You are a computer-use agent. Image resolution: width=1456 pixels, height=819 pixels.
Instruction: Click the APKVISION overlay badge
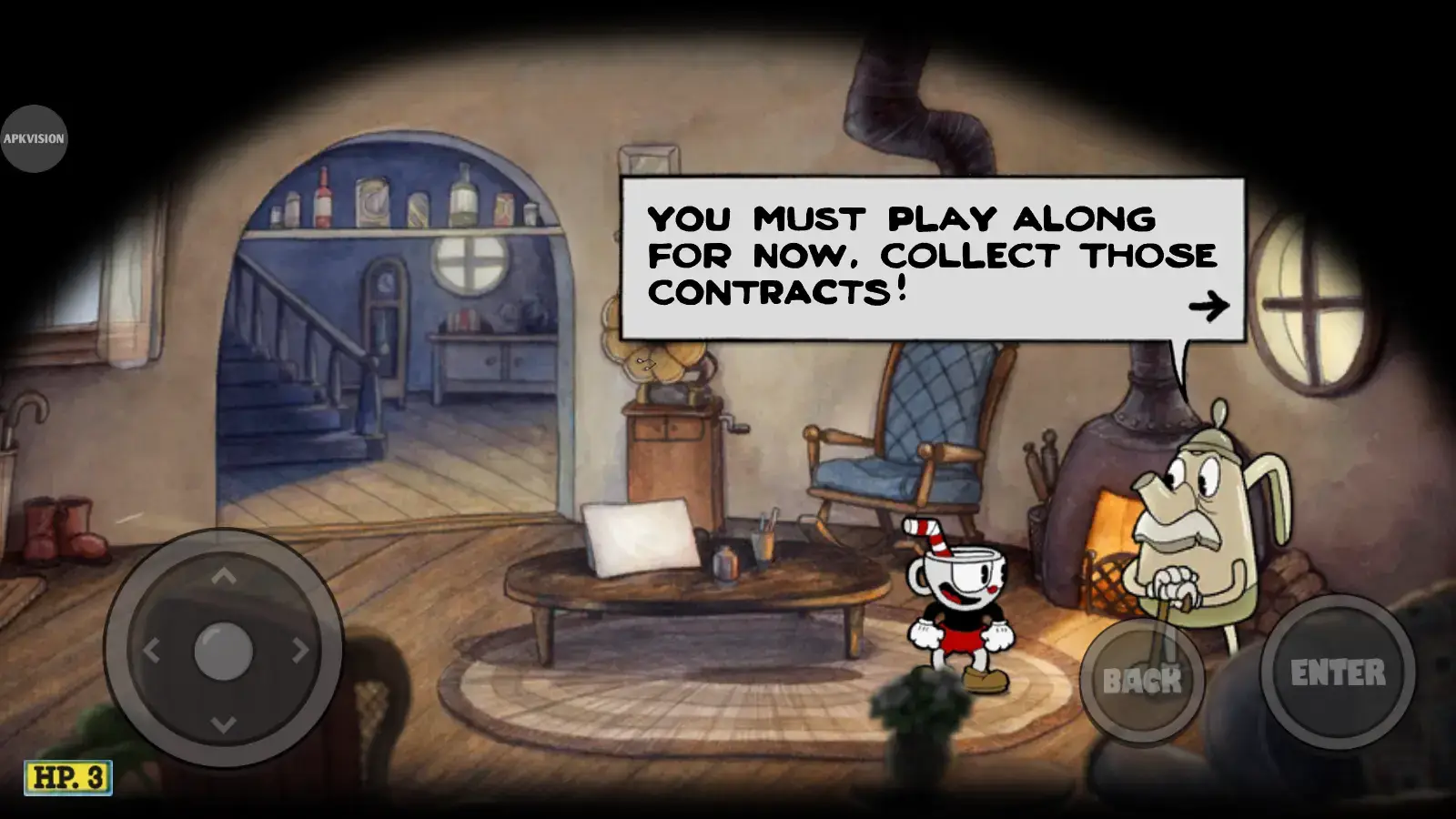coord(34,138)
